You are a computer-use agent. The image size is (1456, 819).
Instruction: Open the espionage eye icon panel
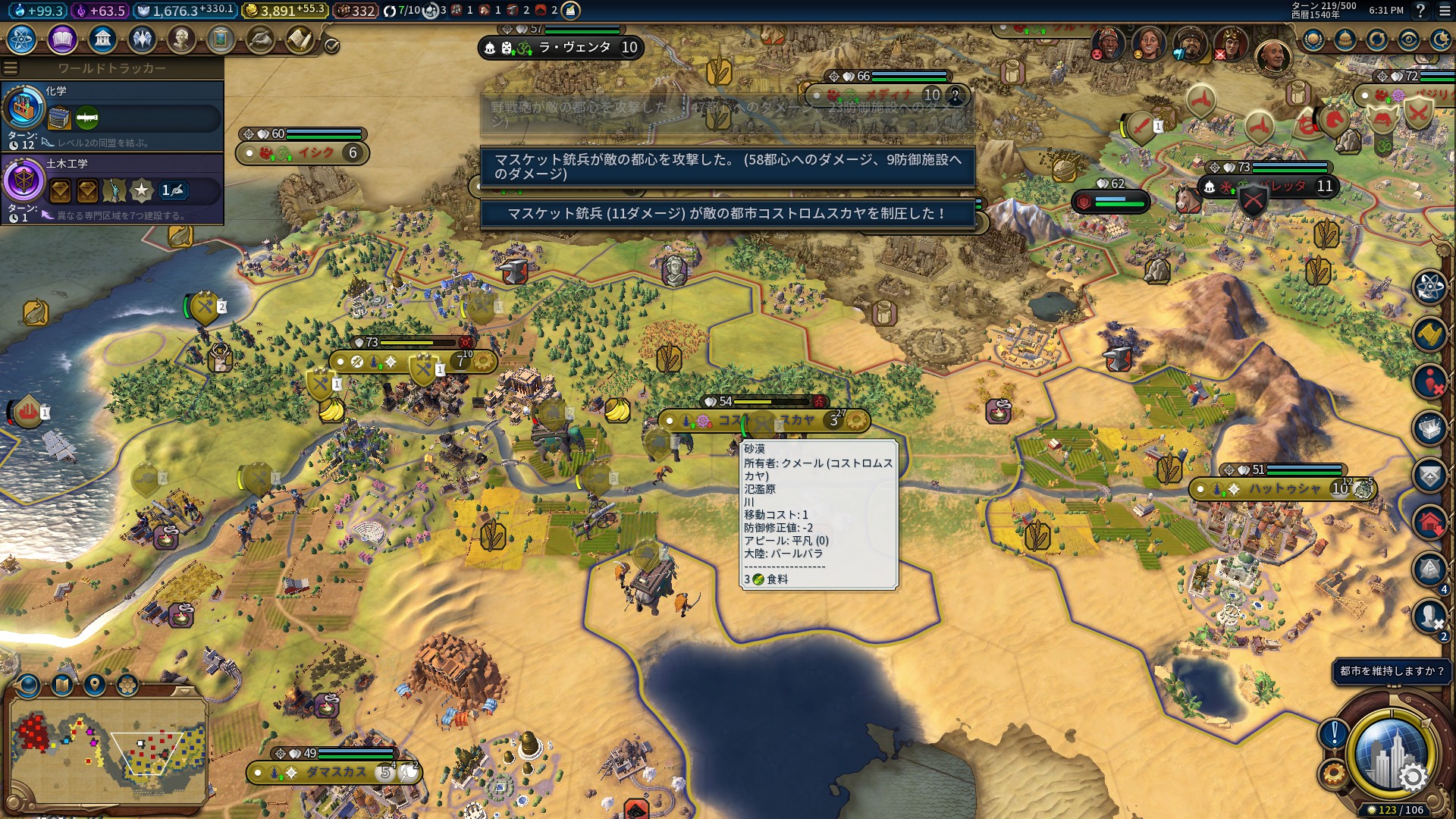[x=1409, y=39]
